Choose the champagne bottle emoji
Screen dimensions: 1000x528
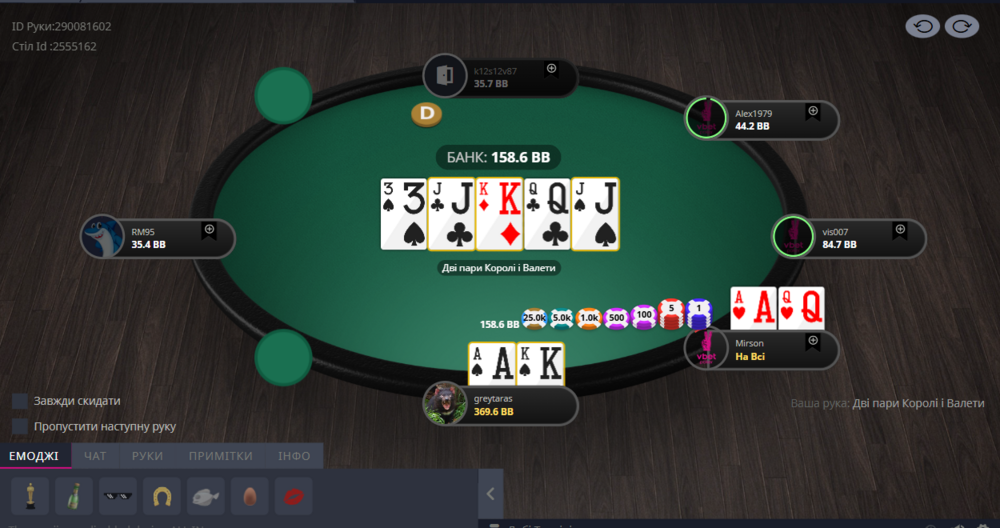[74, 495]
